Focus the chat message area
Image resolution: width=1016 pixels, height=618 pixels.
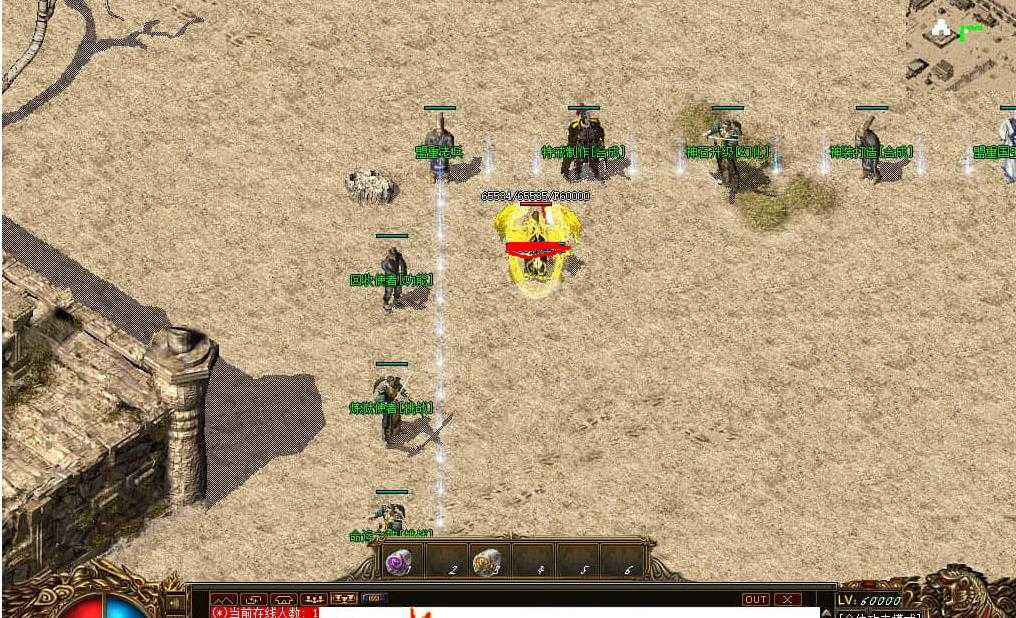click(560, 612)
